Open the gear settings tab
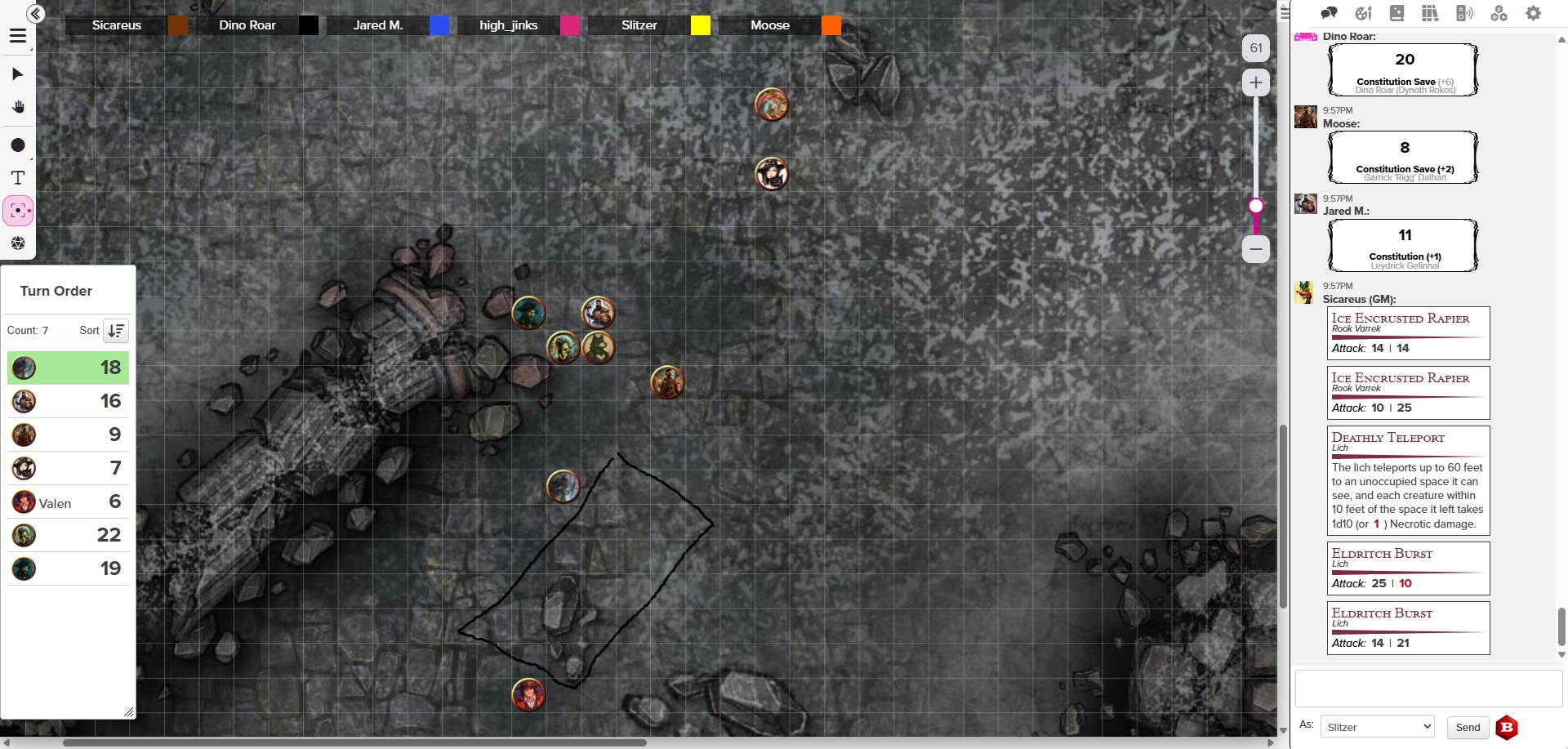 [1533, 13]
